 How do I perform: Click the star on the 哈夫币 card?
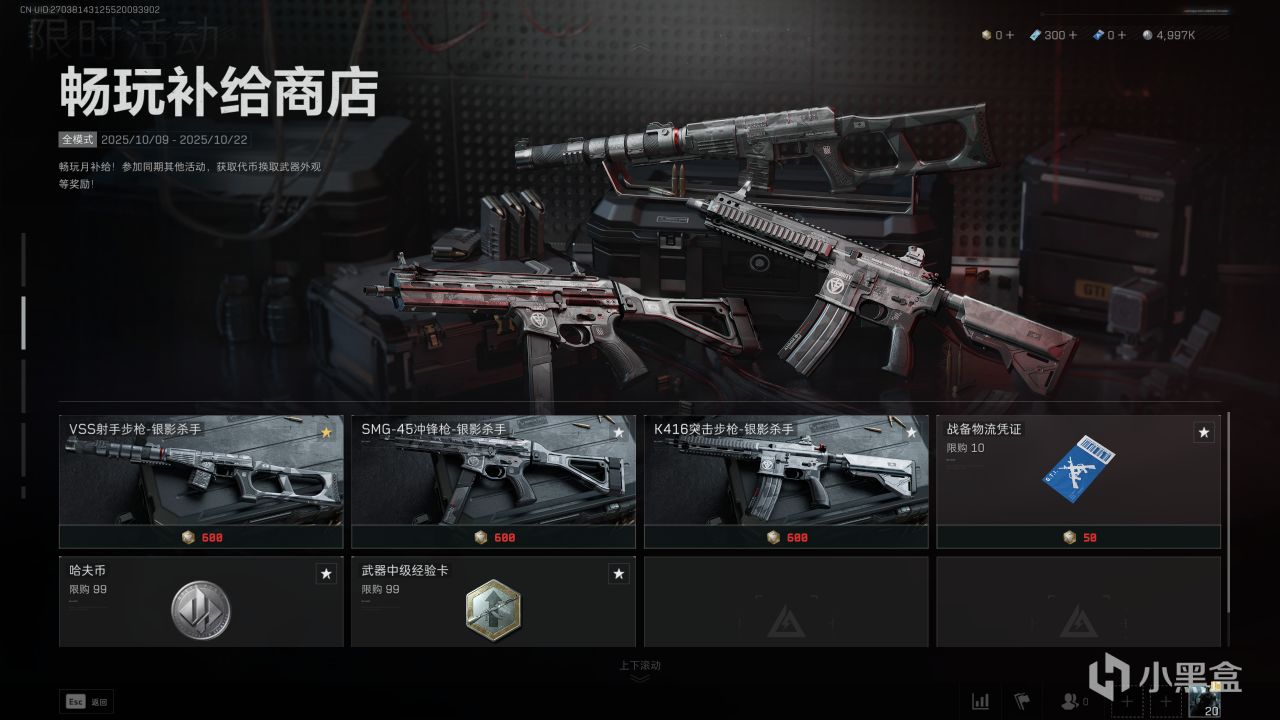pos(326,574)
